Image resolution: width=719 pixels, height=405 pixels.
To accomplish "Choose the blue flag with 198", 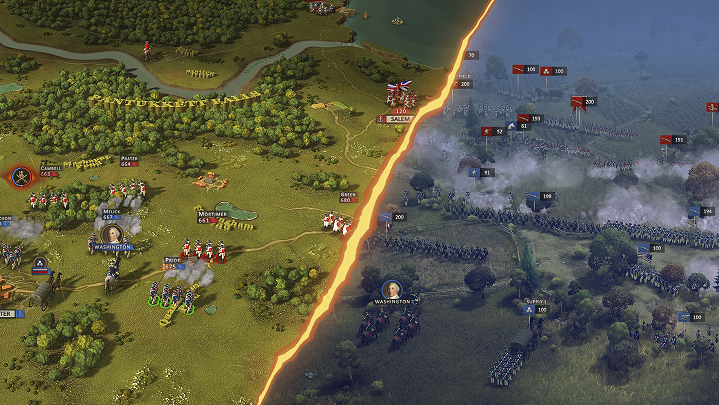I will pyautogui.click(x=533, y=197).
